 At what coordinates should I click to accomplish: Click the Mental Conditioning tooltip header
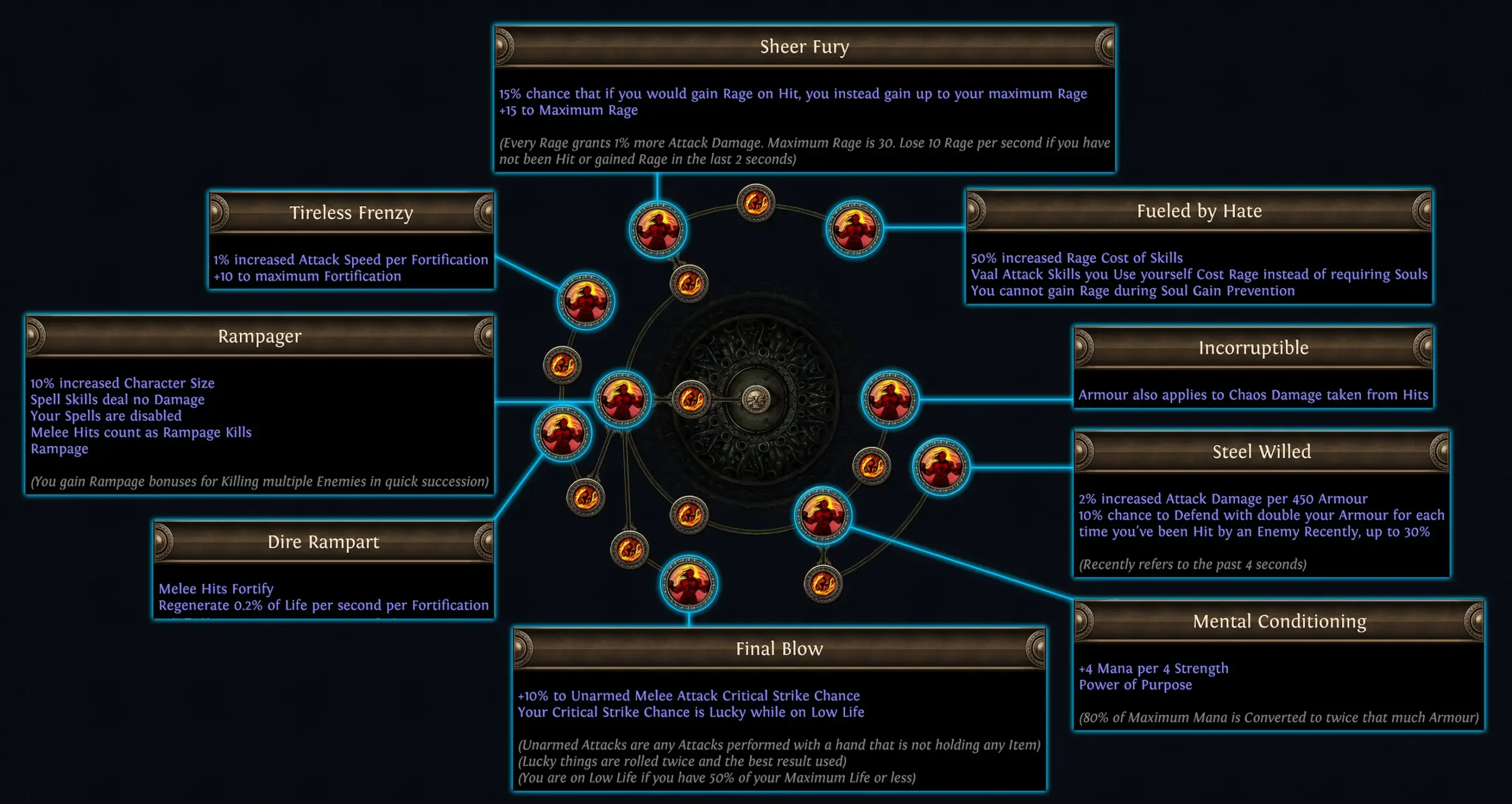click(1279, 621)
